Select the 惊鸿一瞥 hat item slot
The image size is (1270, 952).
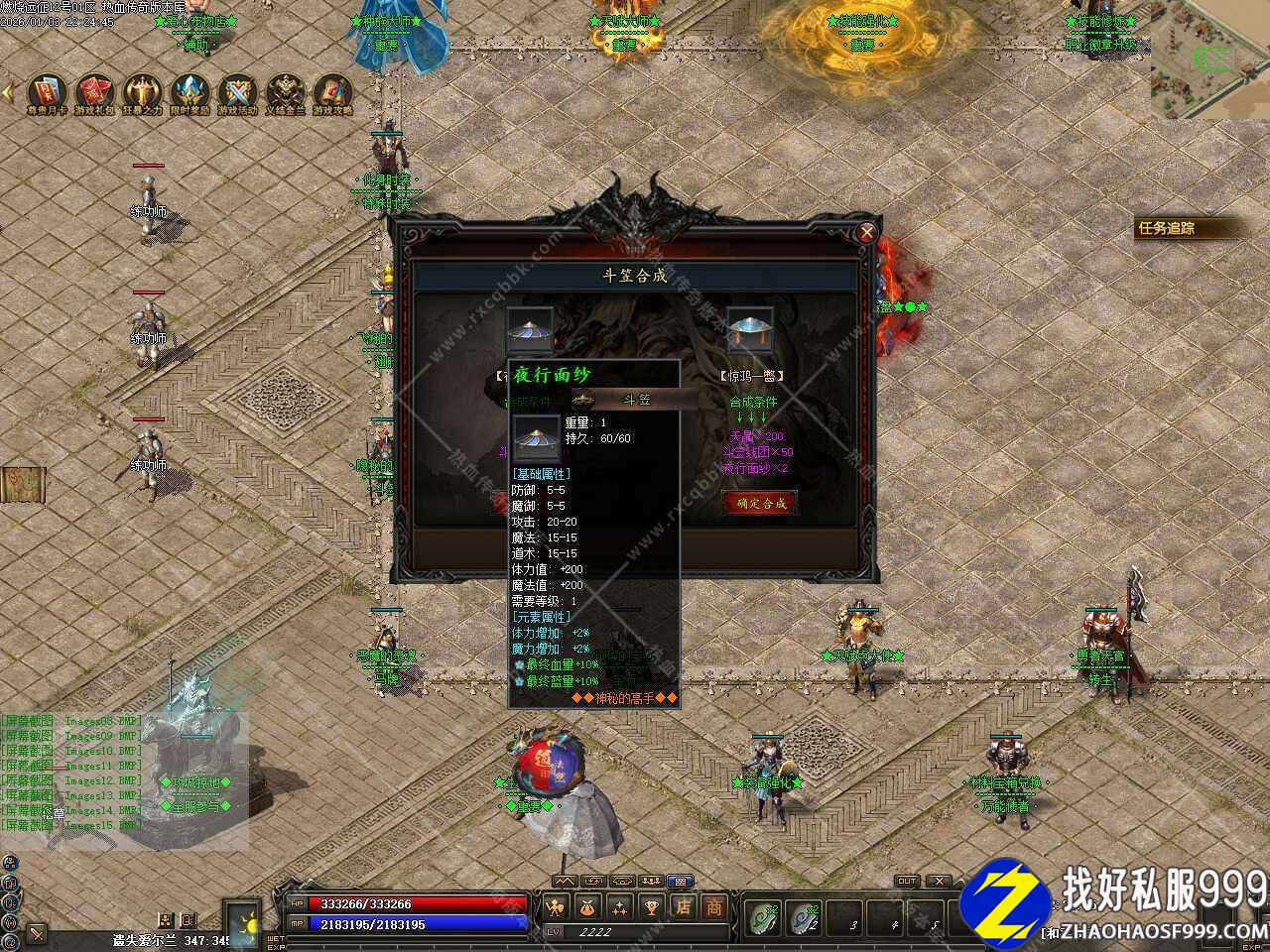[749, 331]
